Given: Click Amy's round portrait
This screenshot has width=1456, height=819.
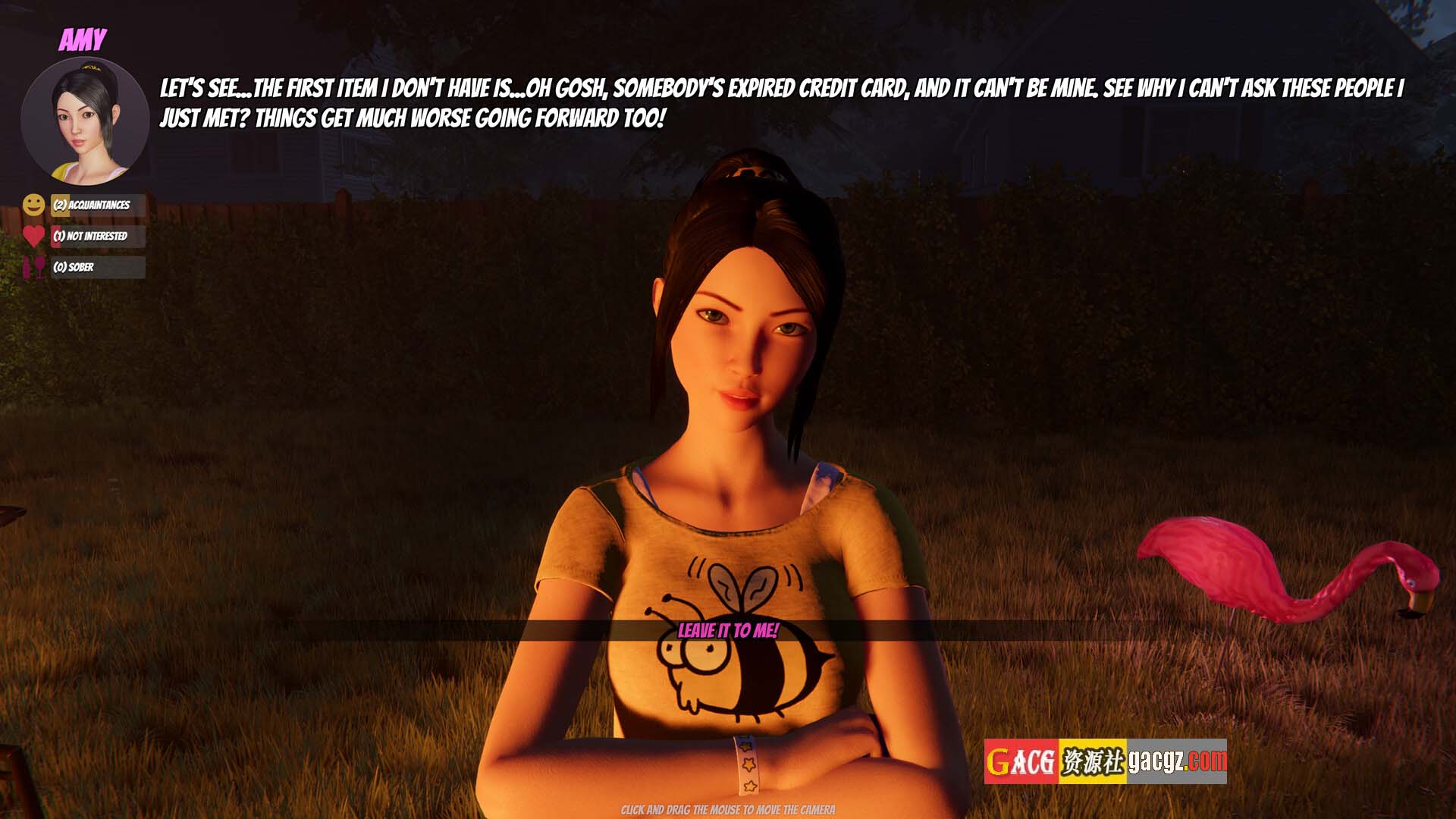Looking at the screenshot, I should (x=85, y=121).
